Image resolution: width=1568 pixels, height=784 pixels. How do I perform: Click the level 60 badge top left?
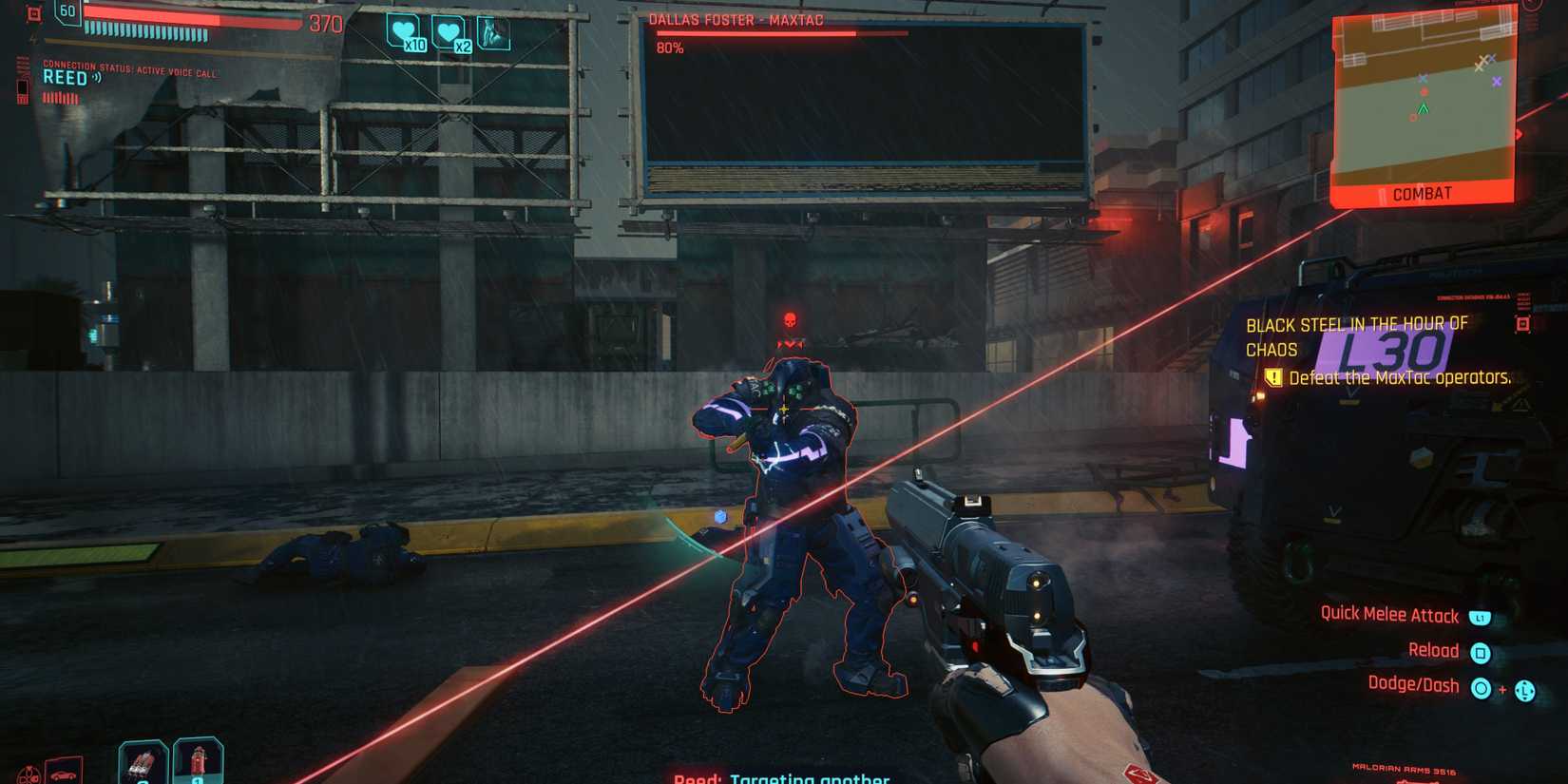pyautogui.click(x=67, y=11)
